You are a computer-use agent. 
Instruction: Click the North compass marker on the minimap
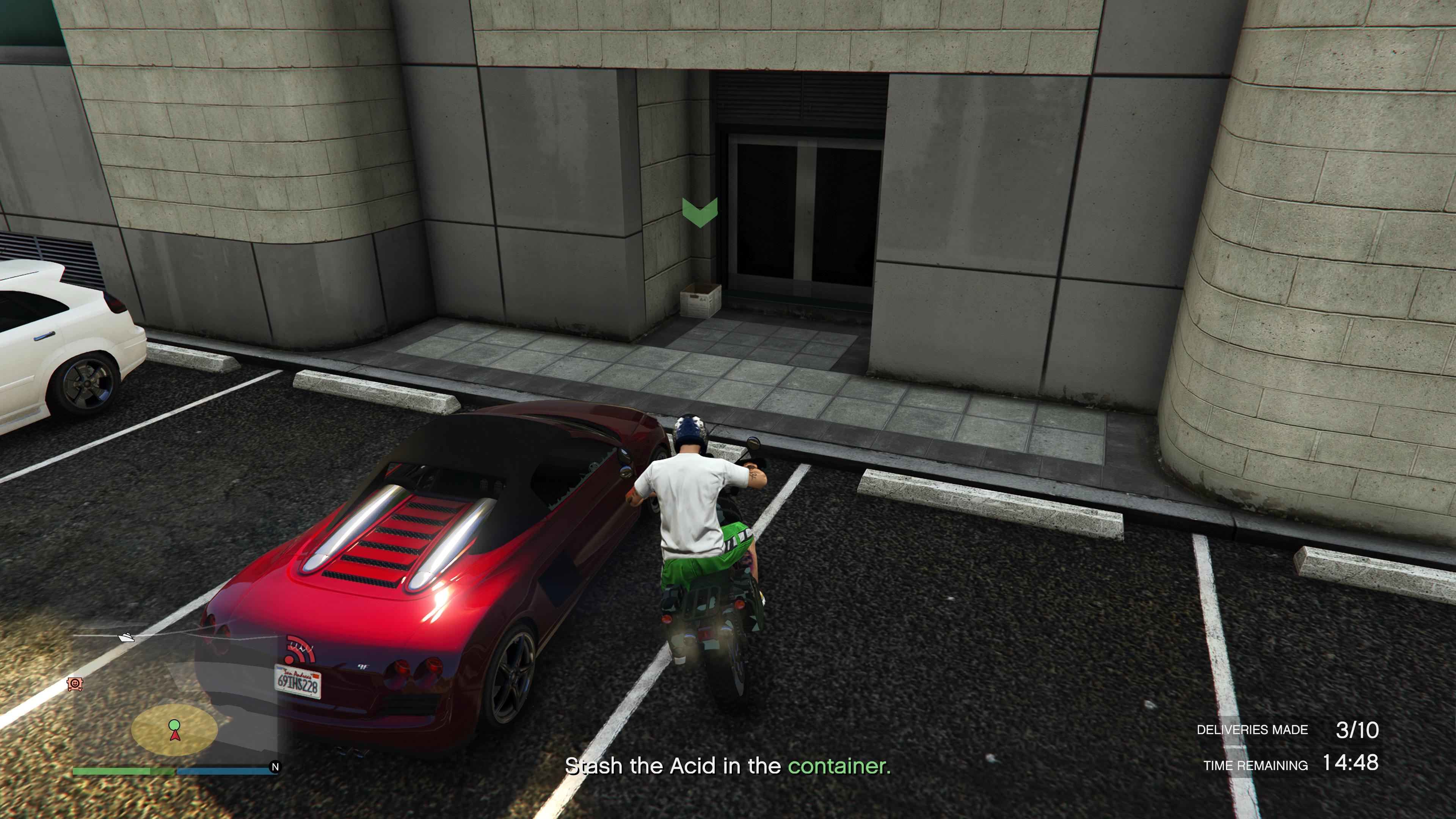tap(275, 767)
